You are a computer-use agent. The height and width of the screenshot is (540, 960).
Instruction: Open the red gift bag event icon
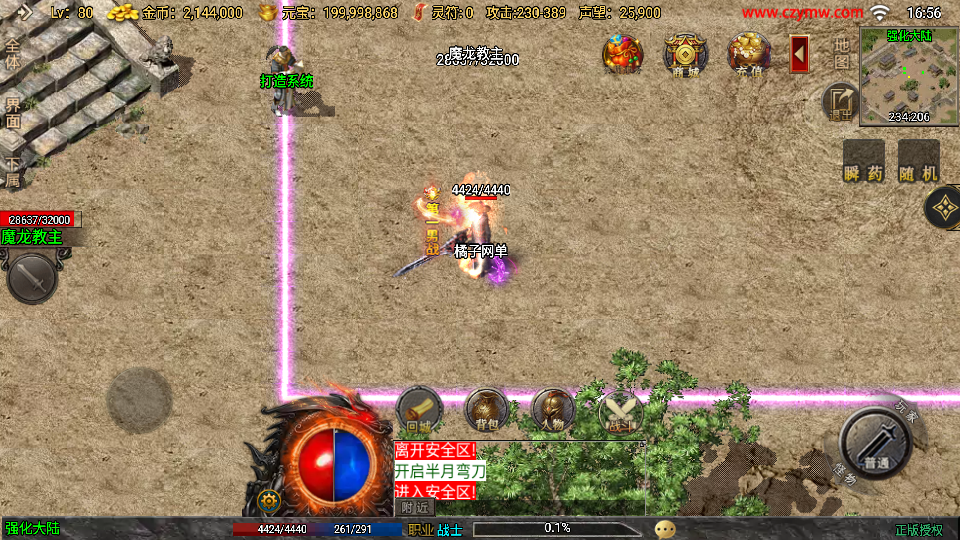click(622, 54)
